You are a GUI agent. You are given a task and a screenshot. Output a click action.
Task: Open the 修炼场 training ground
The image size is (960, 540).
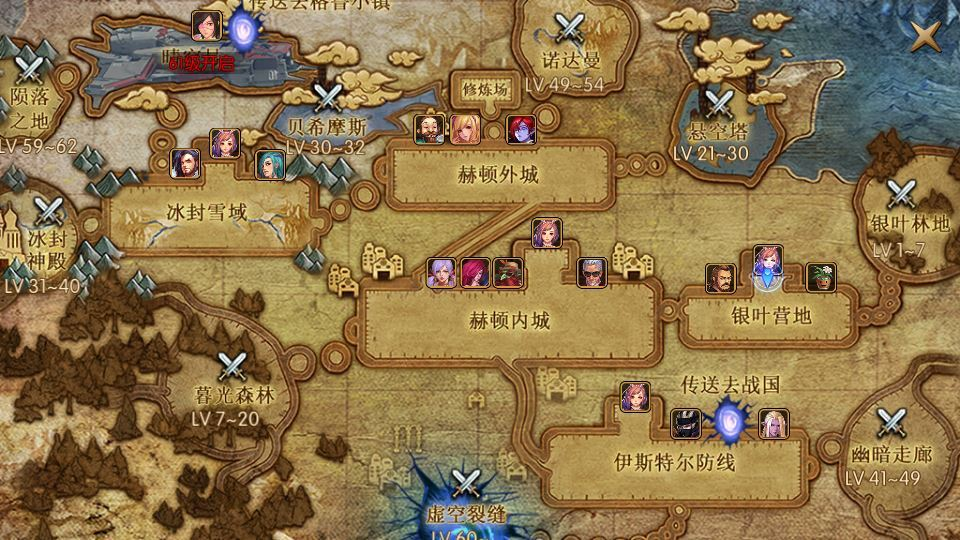click(x=486, y=88)
